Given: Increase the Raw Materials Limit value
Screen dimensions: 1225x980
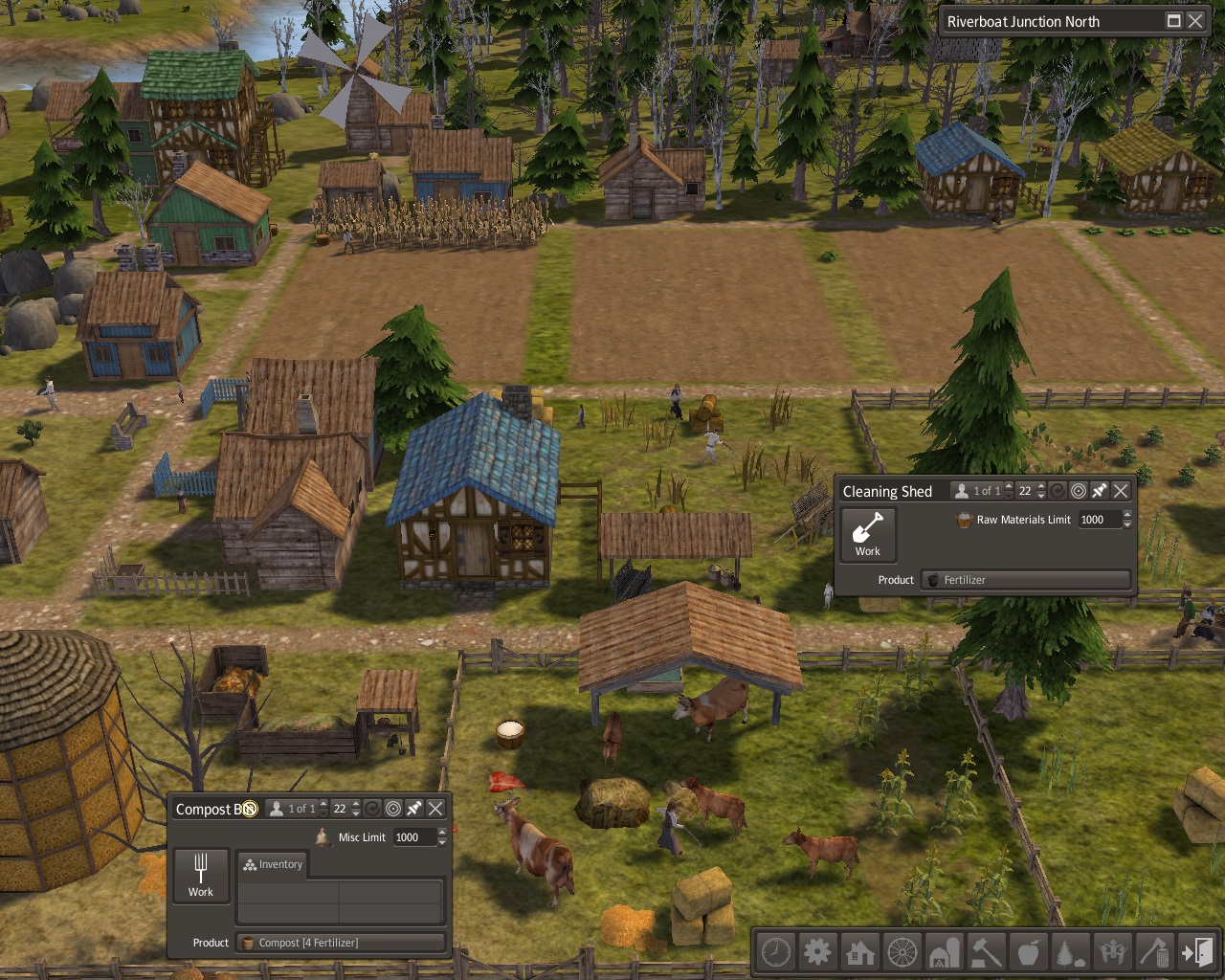Looking at the screenshot, I should click(1127, 515).
